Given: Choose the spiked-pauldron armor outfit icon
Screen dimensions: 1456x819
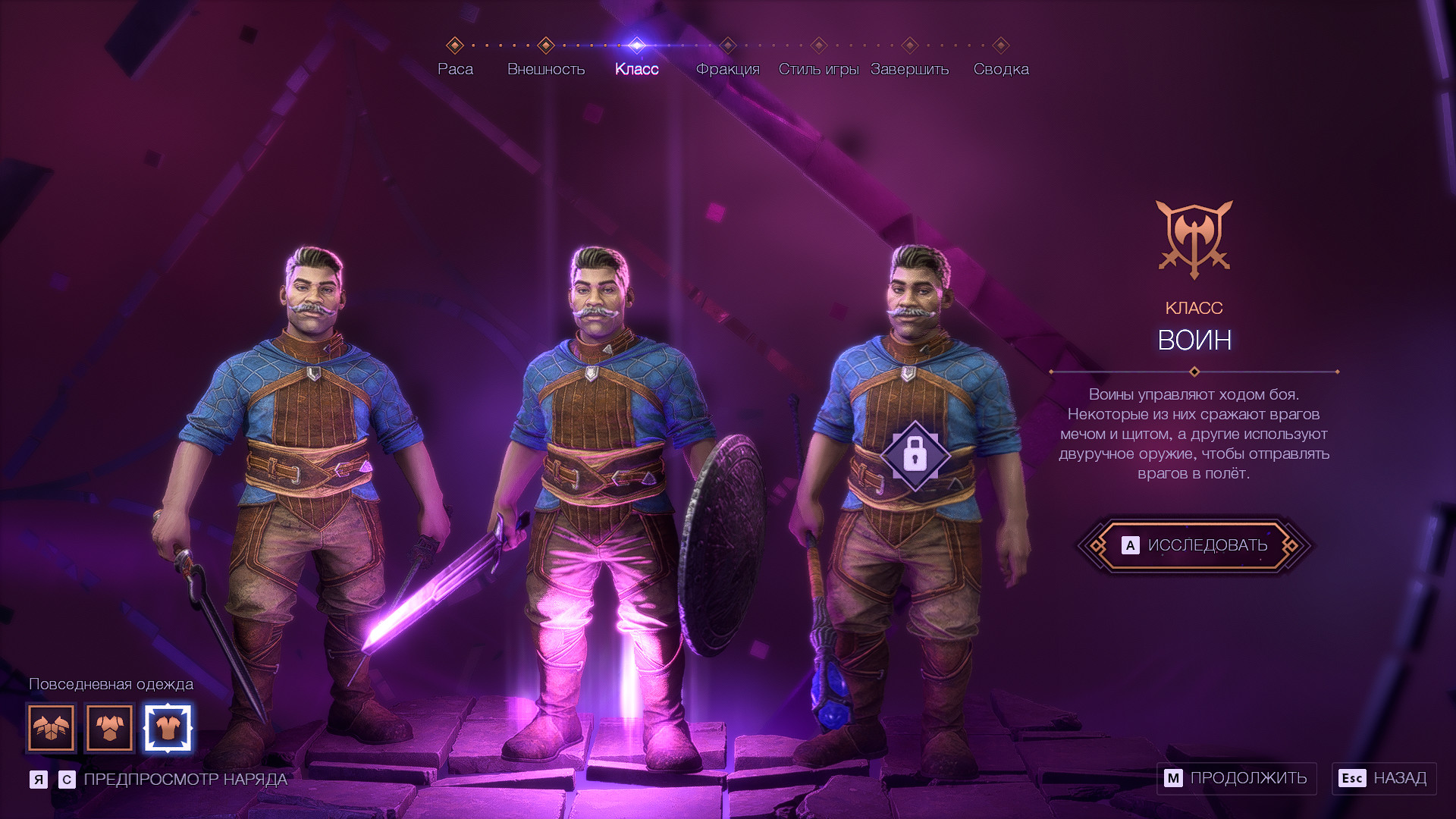Looking at the screenshot, I should click(52, 728).
